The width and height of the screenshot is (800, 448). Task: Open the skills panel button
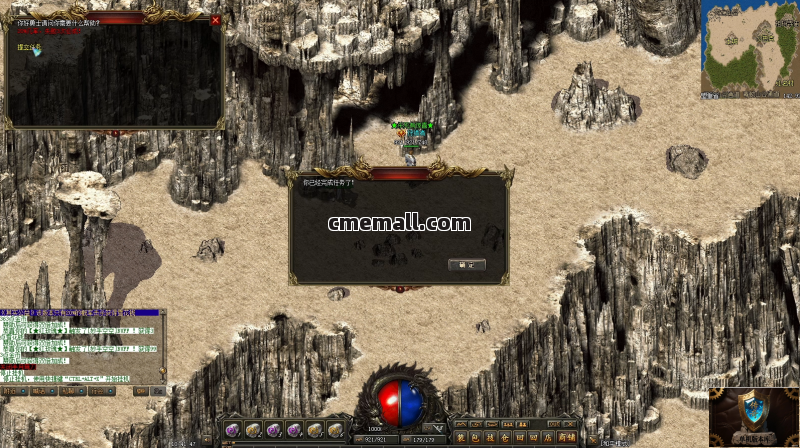[x=491, y=437]
